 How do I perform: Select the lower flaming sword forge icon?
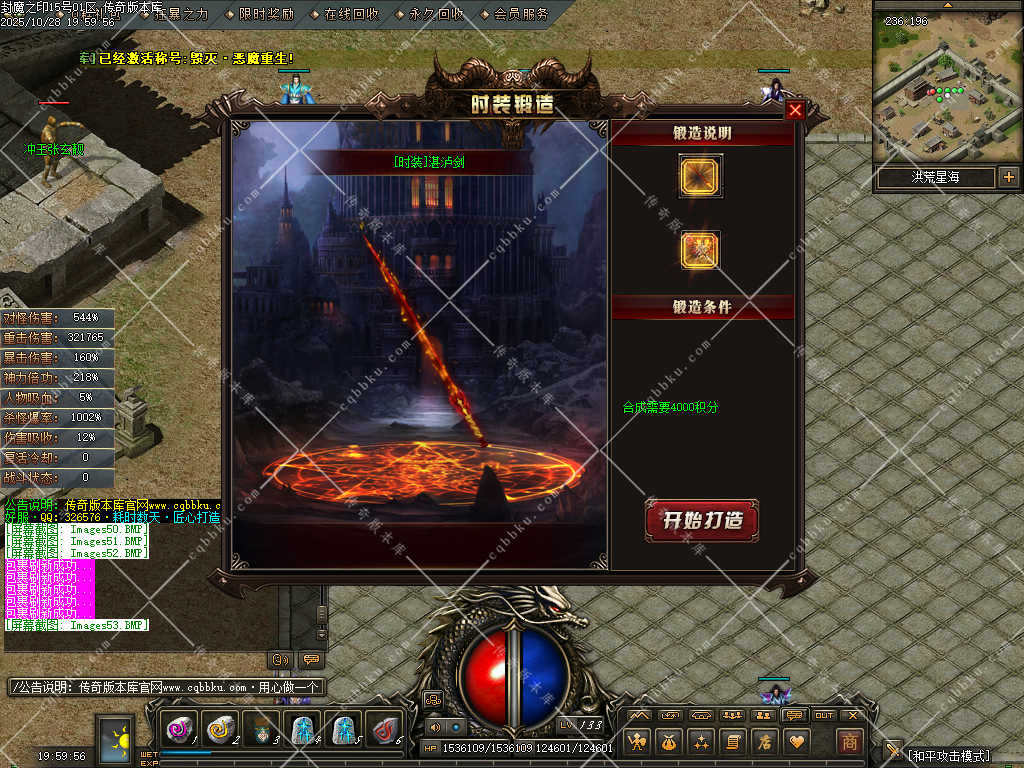click(699, 250)
